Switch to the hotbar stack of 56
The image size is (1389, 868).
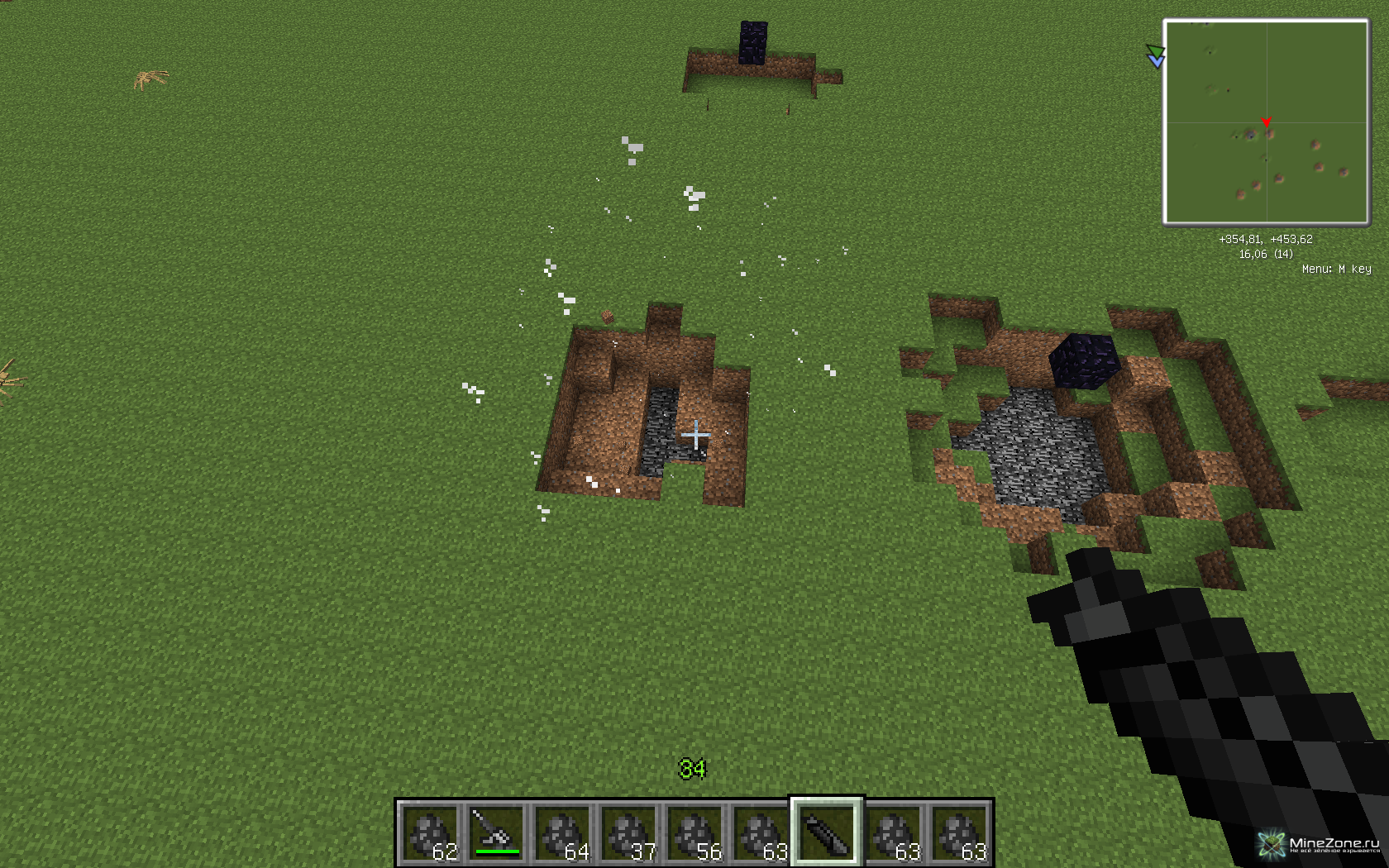click(x=694, y=833)
